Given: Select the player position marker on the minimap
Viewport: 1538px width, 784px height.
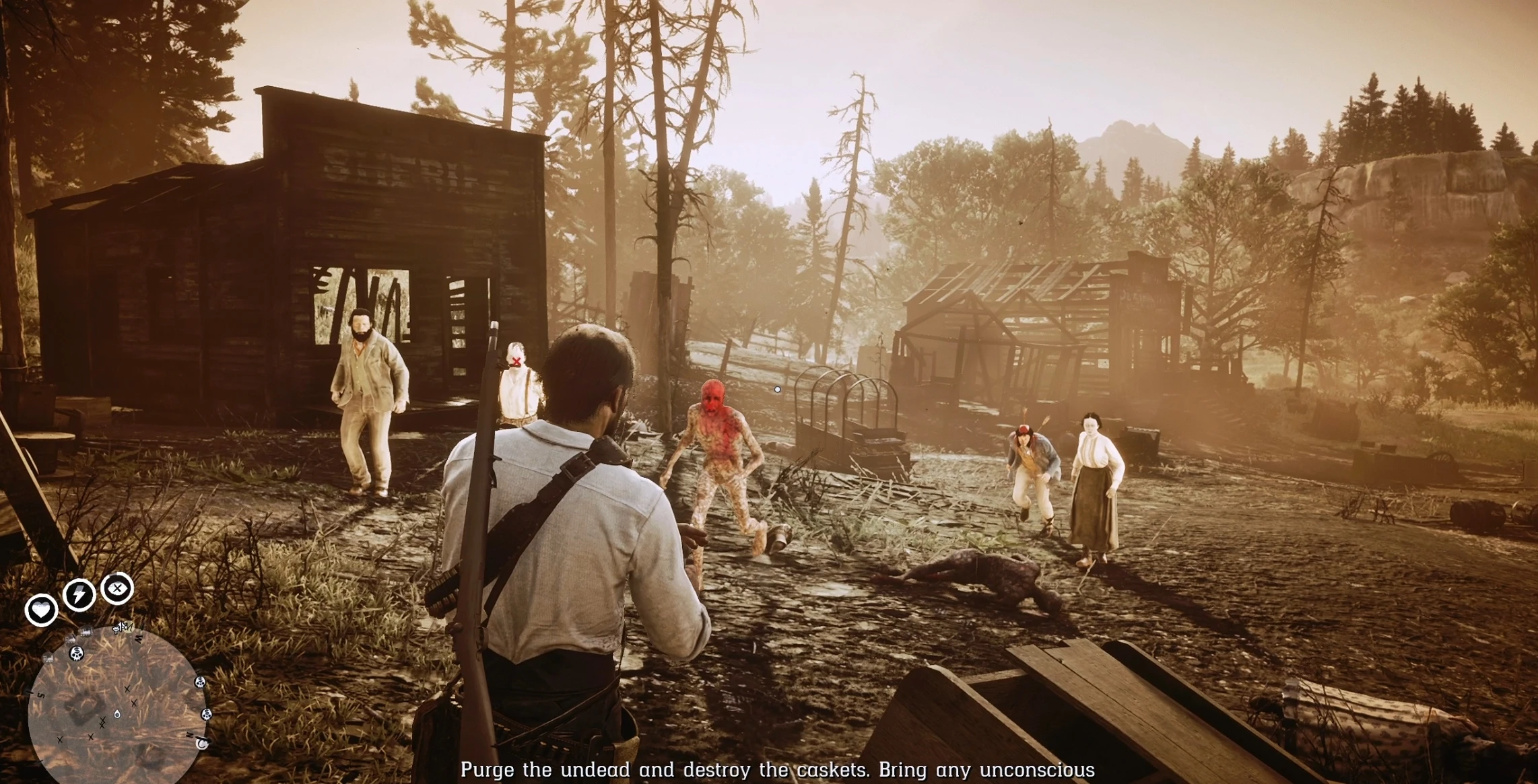Looking at the screenshot, I should click(x=117, y=713).
